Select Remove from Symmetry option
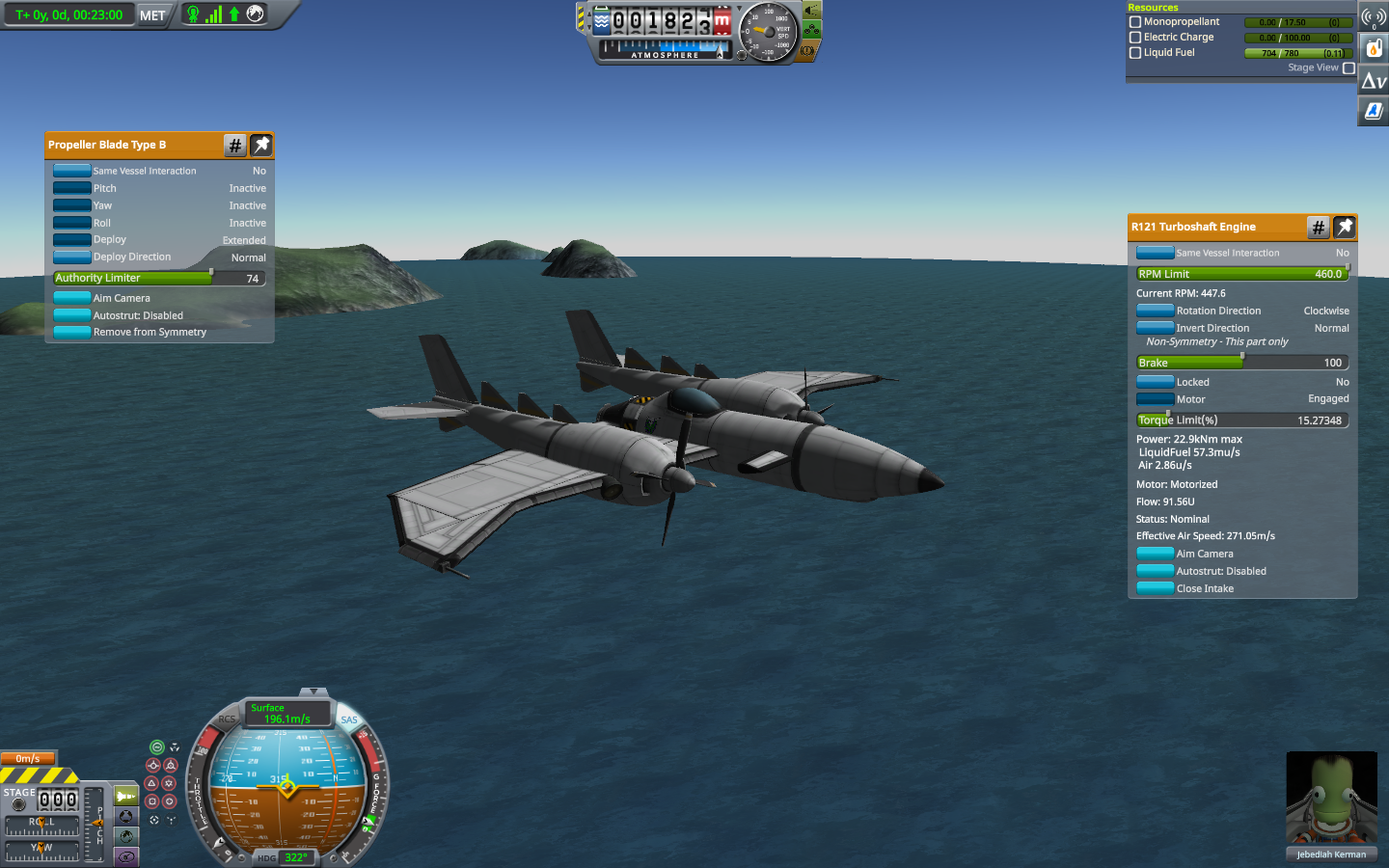The width and height of the screenshot is (1389, 868). click(x=72, y=332)
